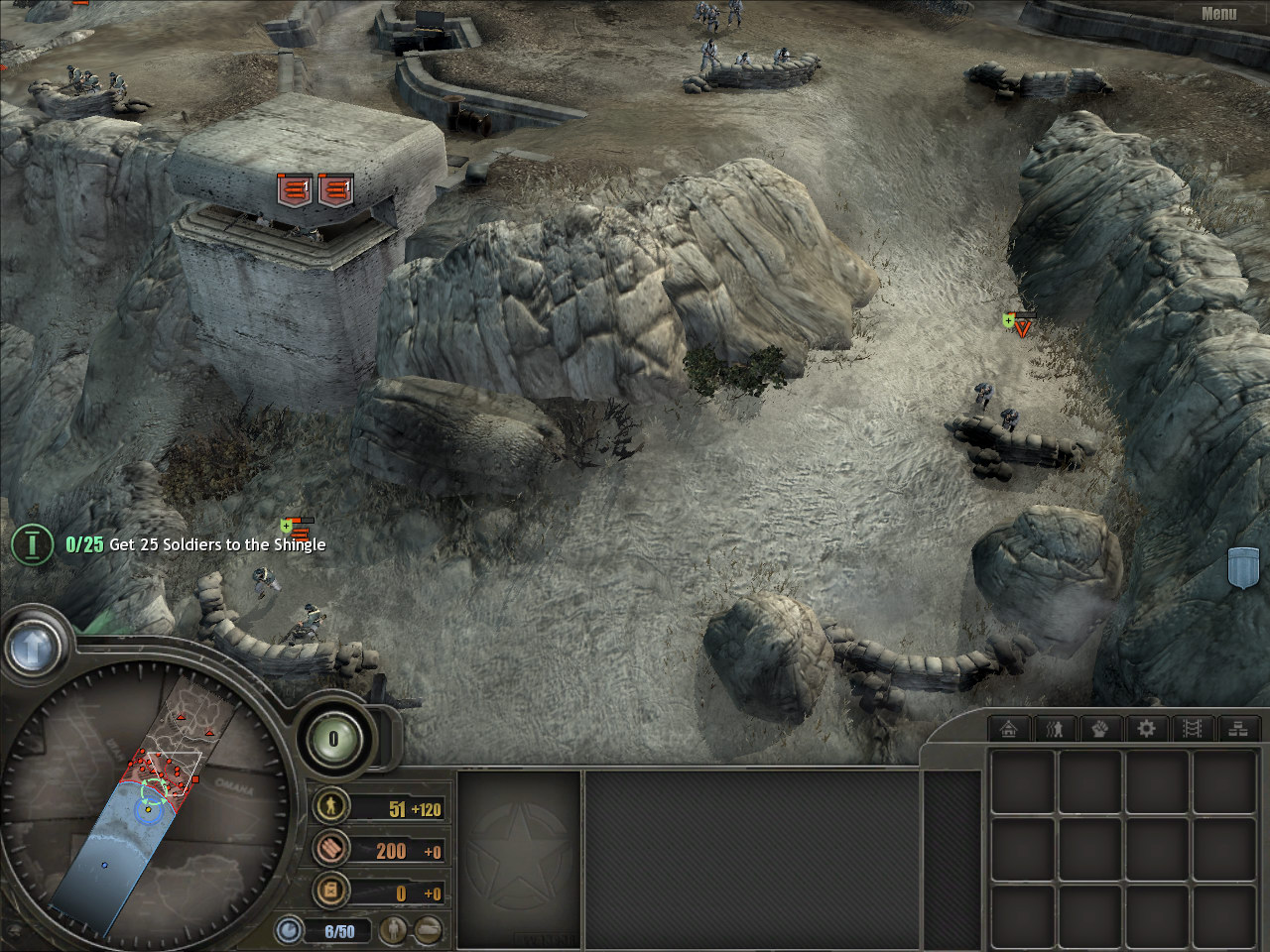Image resolution: width=1270 pixels, height=952 pixels.
Task: Open the stacked crates tab
Action: pyautogui.click(x=1238, y=729)
